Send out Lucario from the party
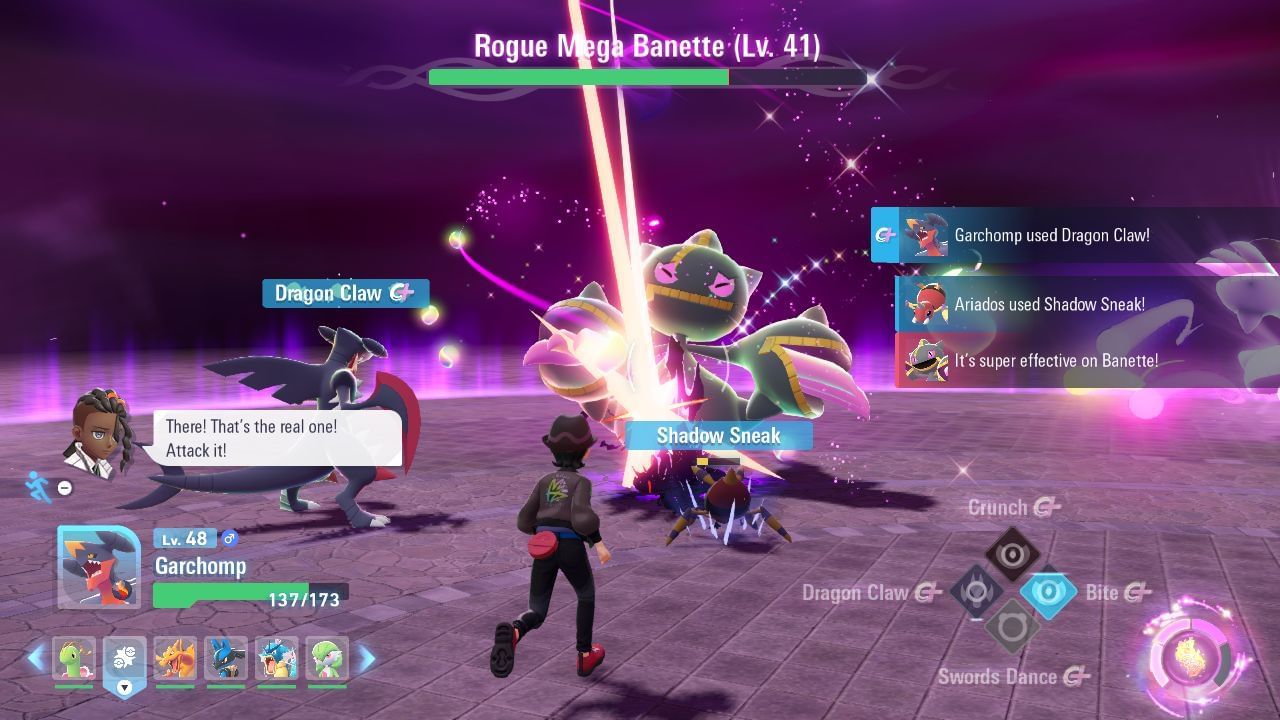The width and height of the screenshot is (1280, 720). (226, 658)
